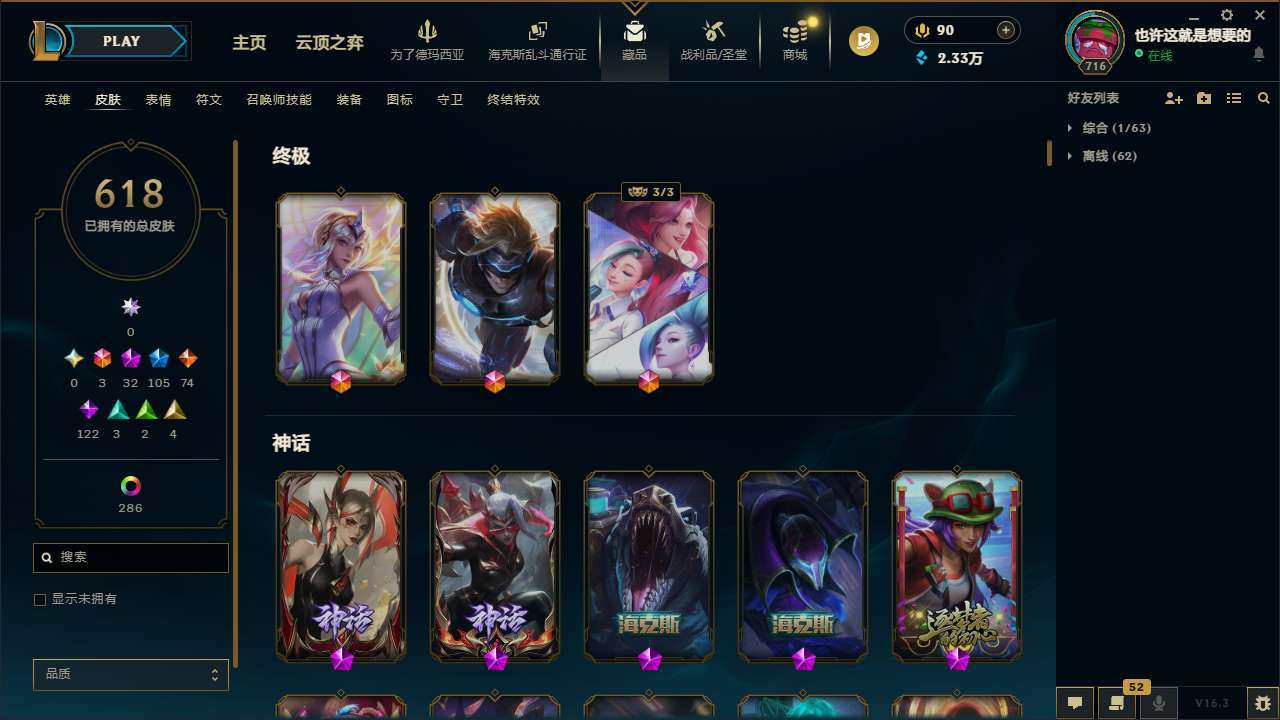Click the chroma color wheel showing 286
The width and height of the screenshot is (1280, 720).
point(130,487)
